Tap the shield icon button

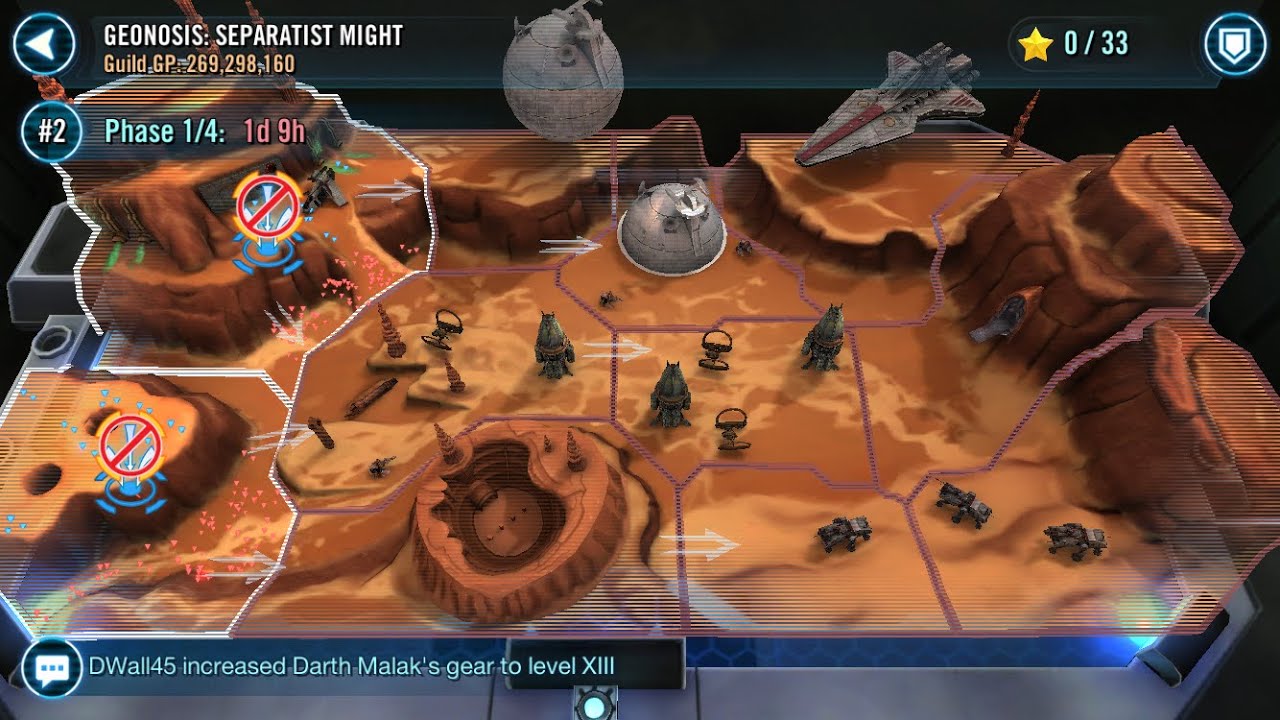click(1234, 45)
